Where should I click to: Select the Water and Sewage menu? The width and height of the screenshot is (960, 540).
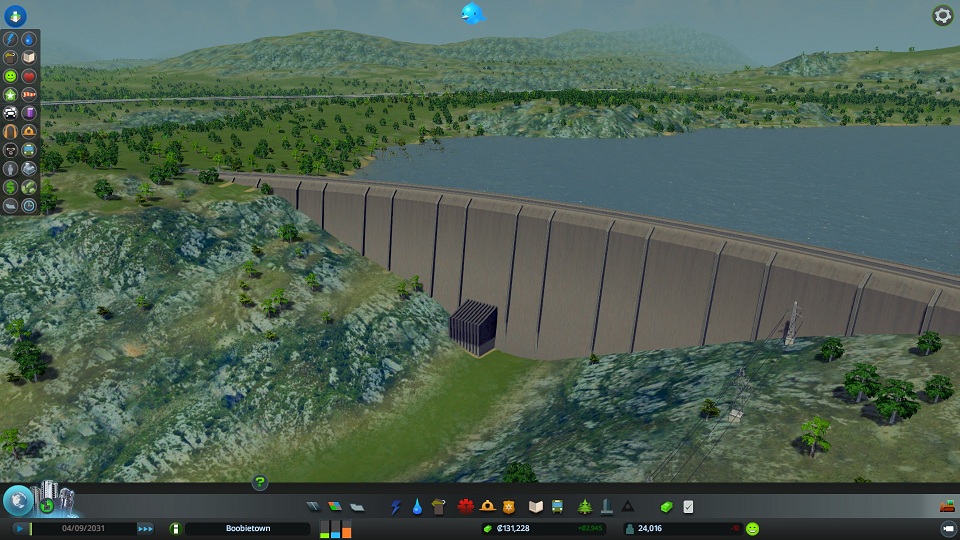point(416,507)
